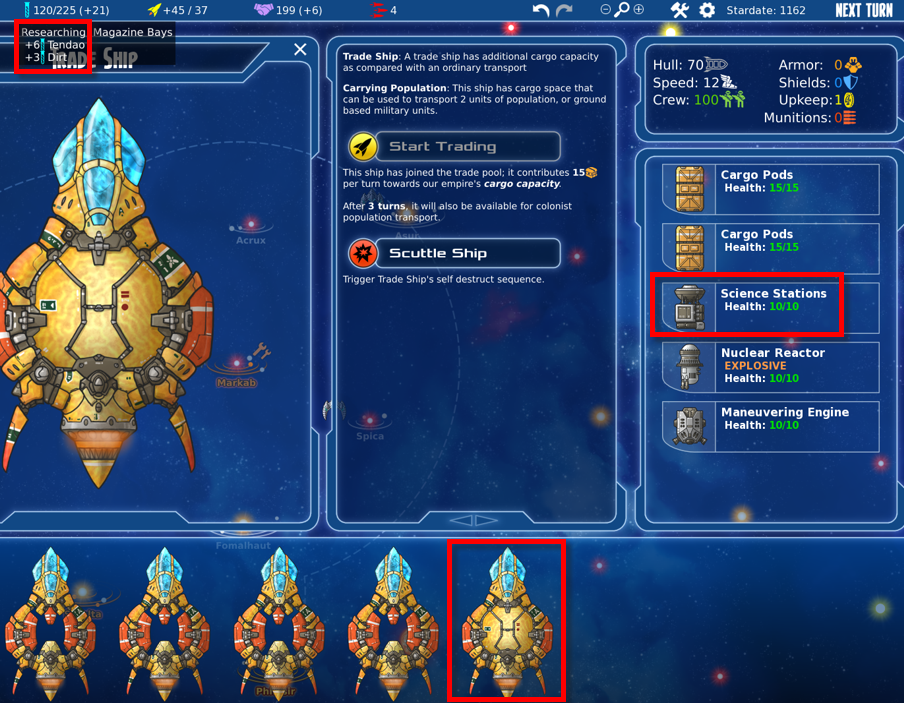Select the Nuclear Reactor component
Image resolution: width=904 pixels, height=703 pixels.
(770, 366)
